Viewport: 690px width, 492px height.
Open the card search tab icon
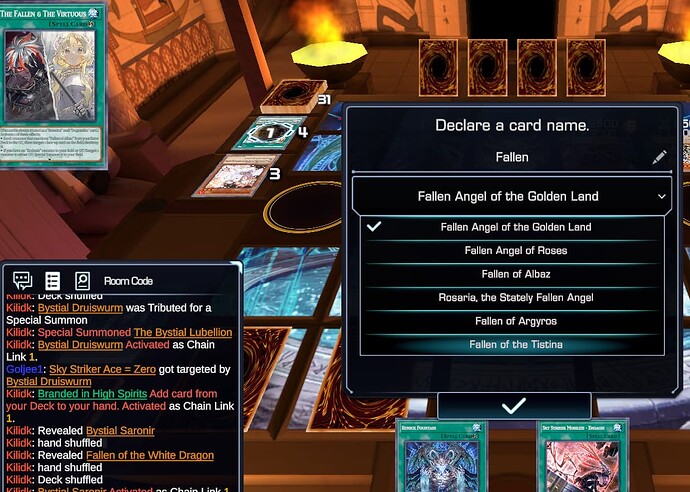tap(82, 281)
